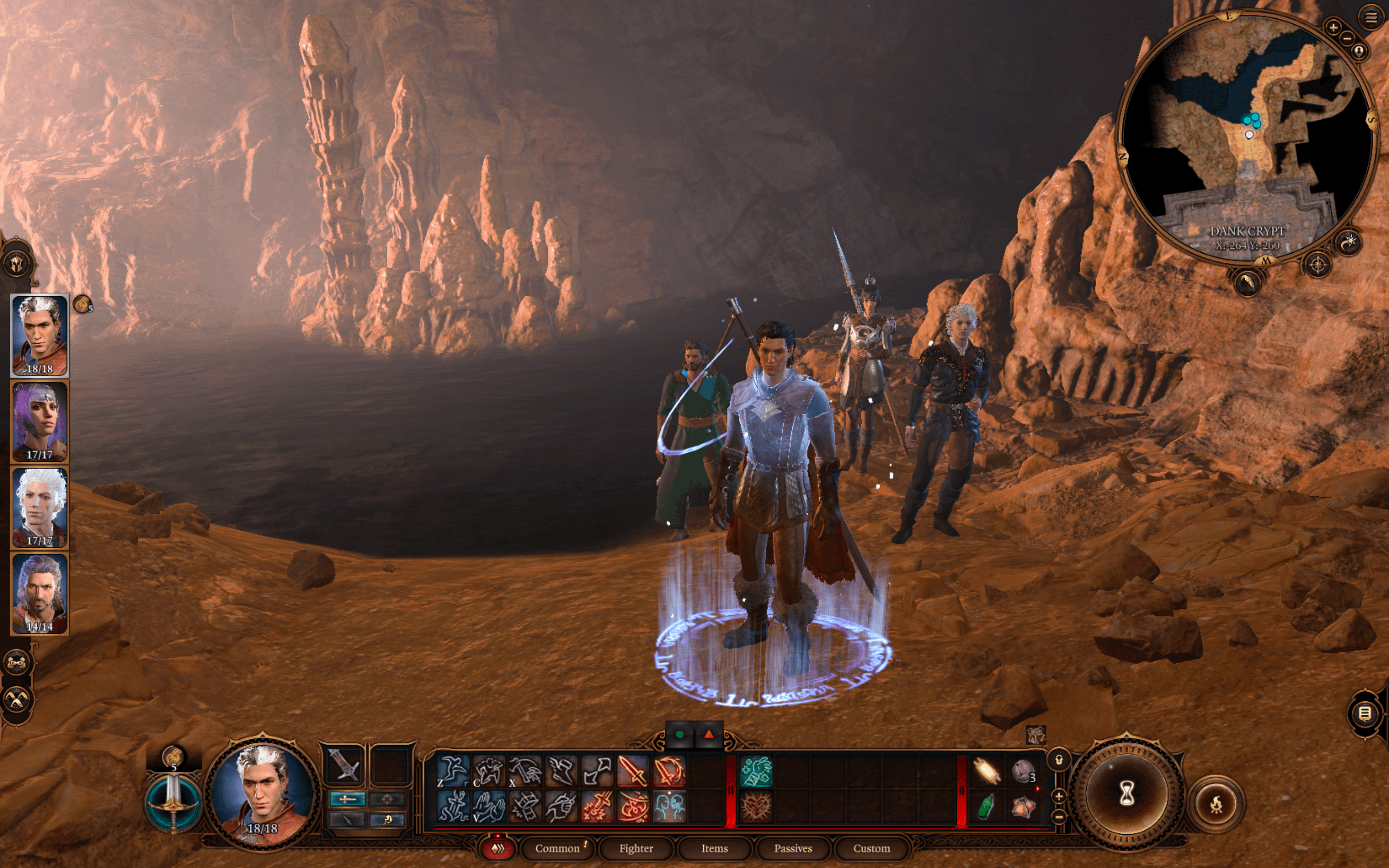Zoom in on the minimap

point(1333,27)
